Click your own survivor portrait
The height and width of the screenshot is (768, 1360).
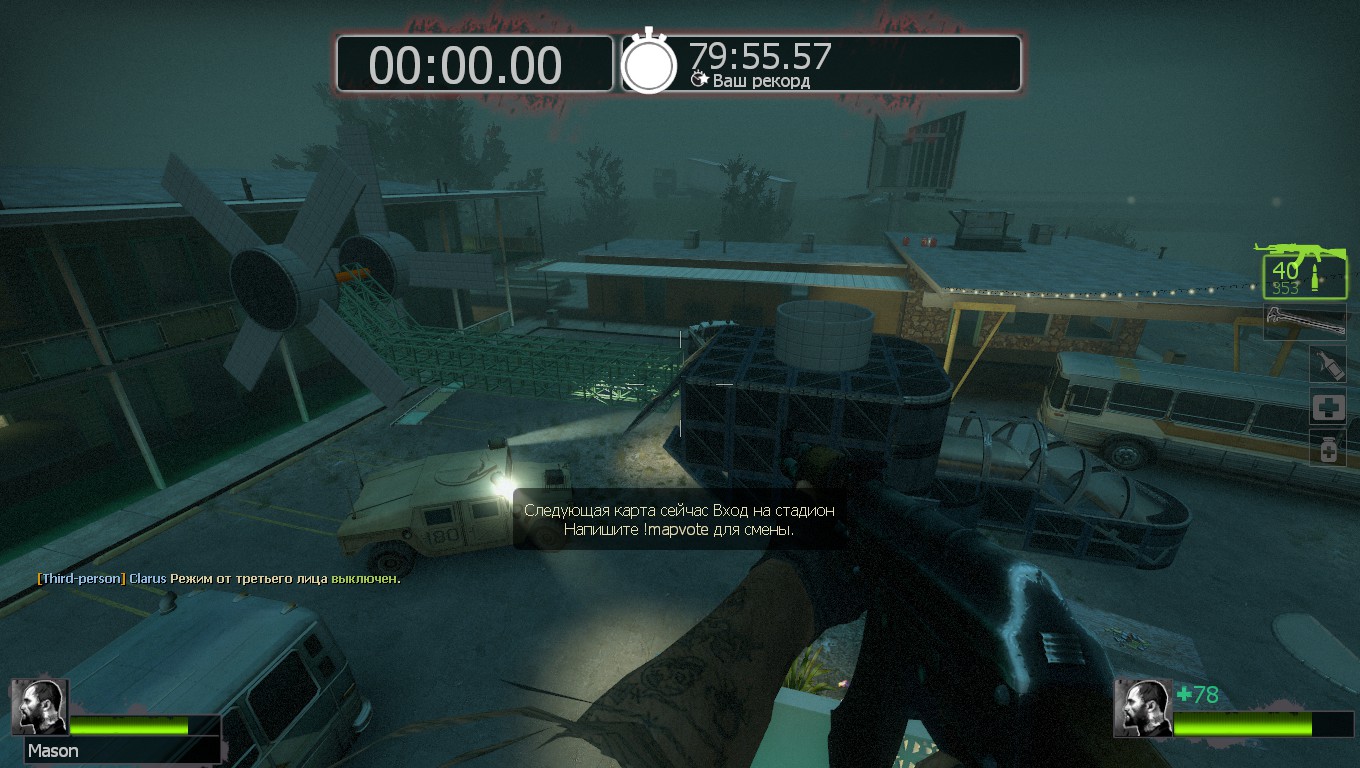(x=1144, y=708)
